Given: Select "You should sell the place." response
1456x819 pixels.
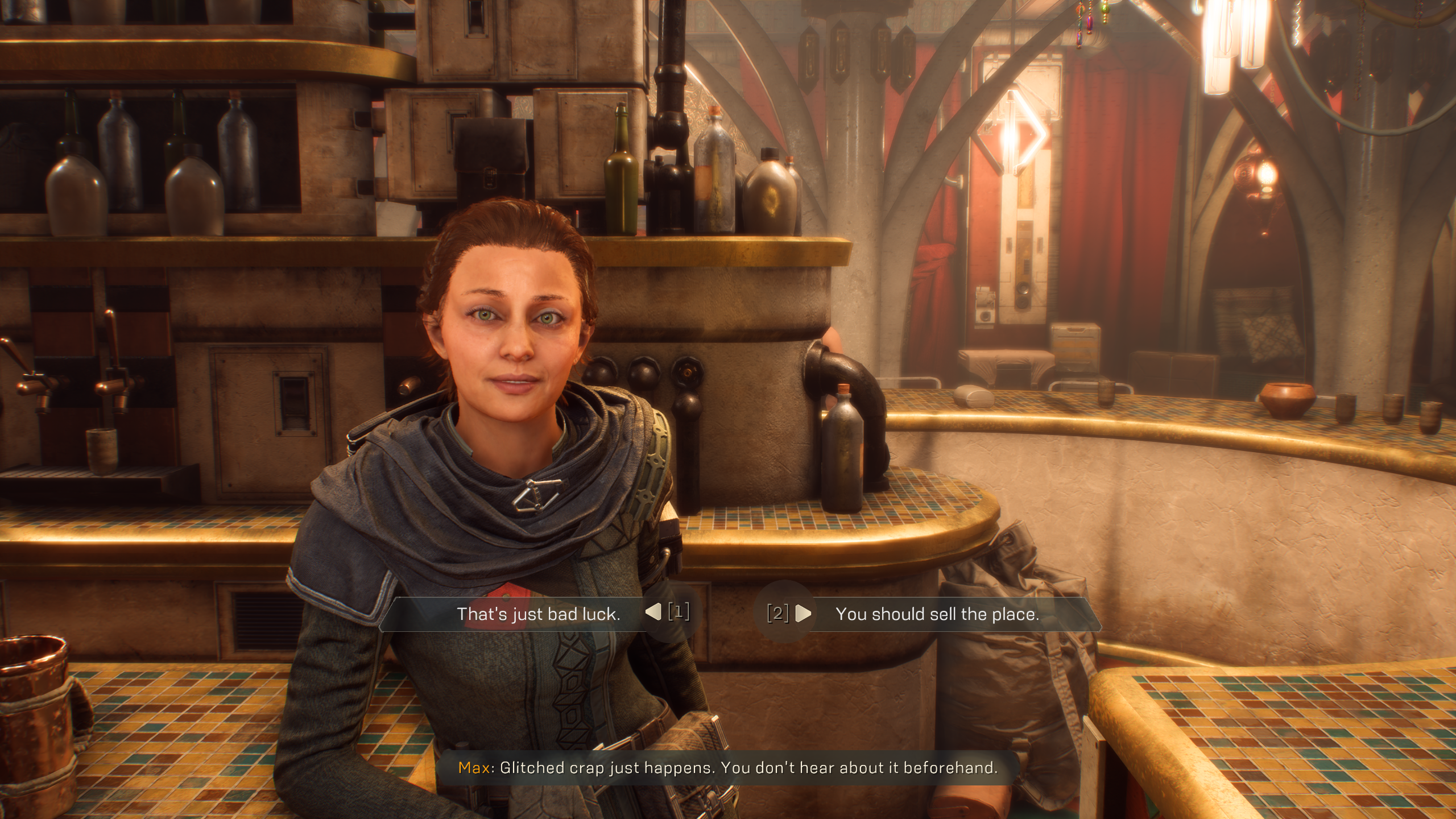Looking at the screenshot, I should click(937, 614).
